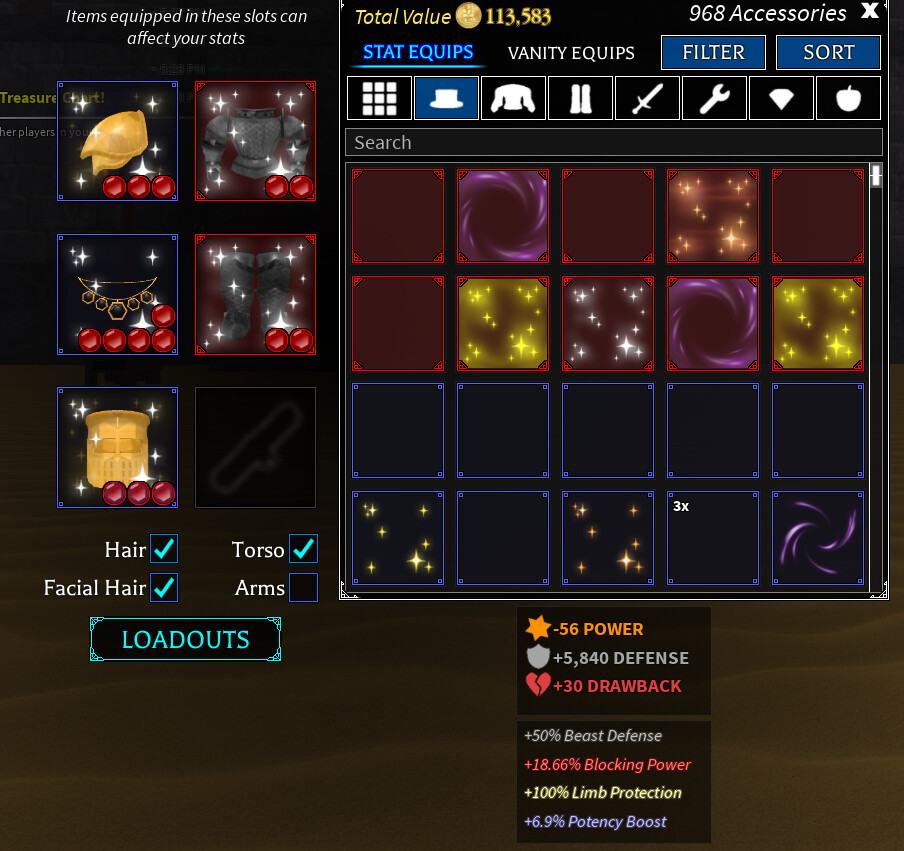The width and height of the screenshot is (904, 851).
Task: Select the equipped golden necklace slot
Action: click(x=117, y=294)
